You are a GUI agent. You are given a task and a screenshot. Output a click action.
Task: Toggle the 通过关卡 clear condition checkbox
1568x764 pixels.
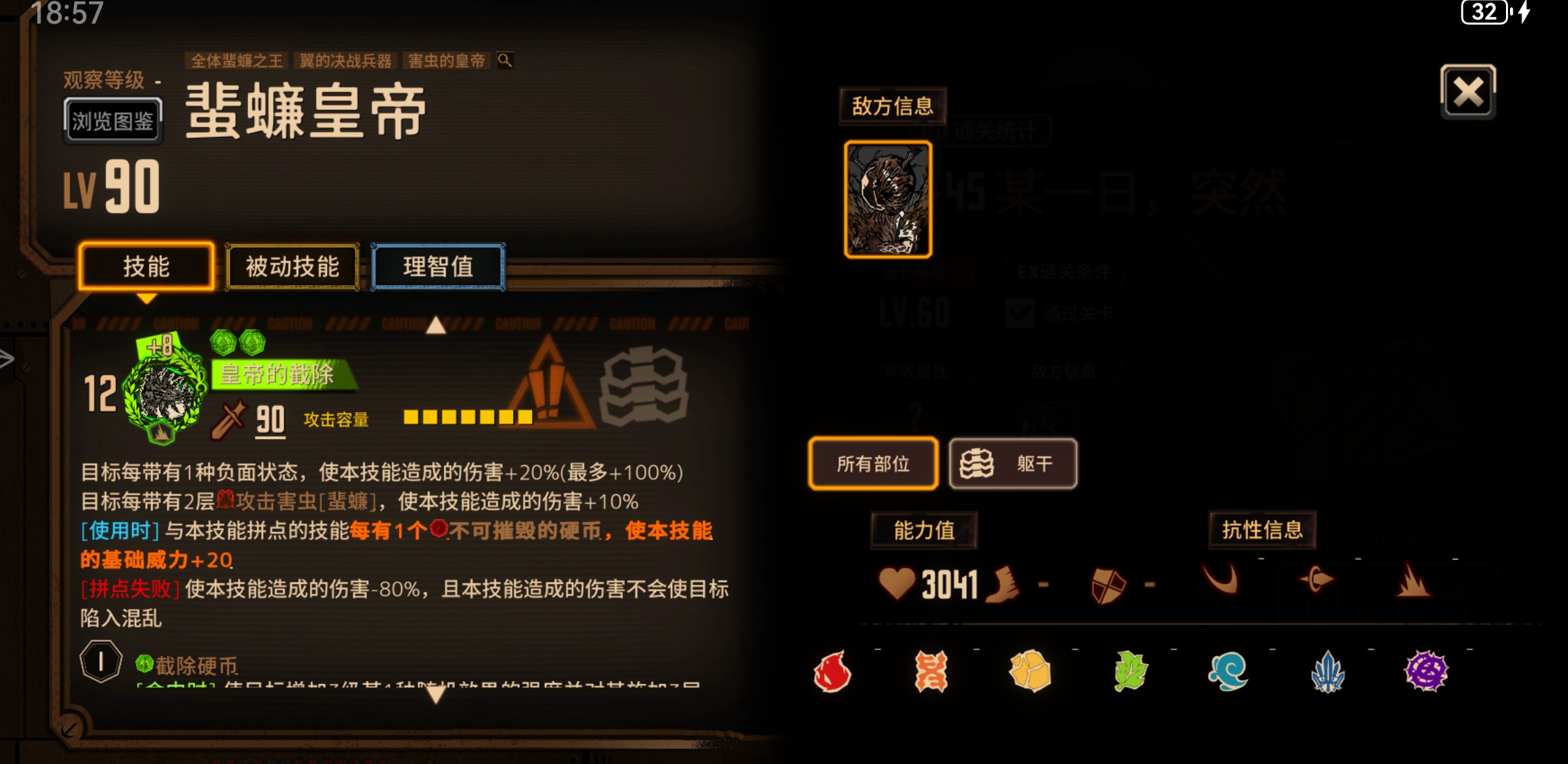pos(1019,313)
